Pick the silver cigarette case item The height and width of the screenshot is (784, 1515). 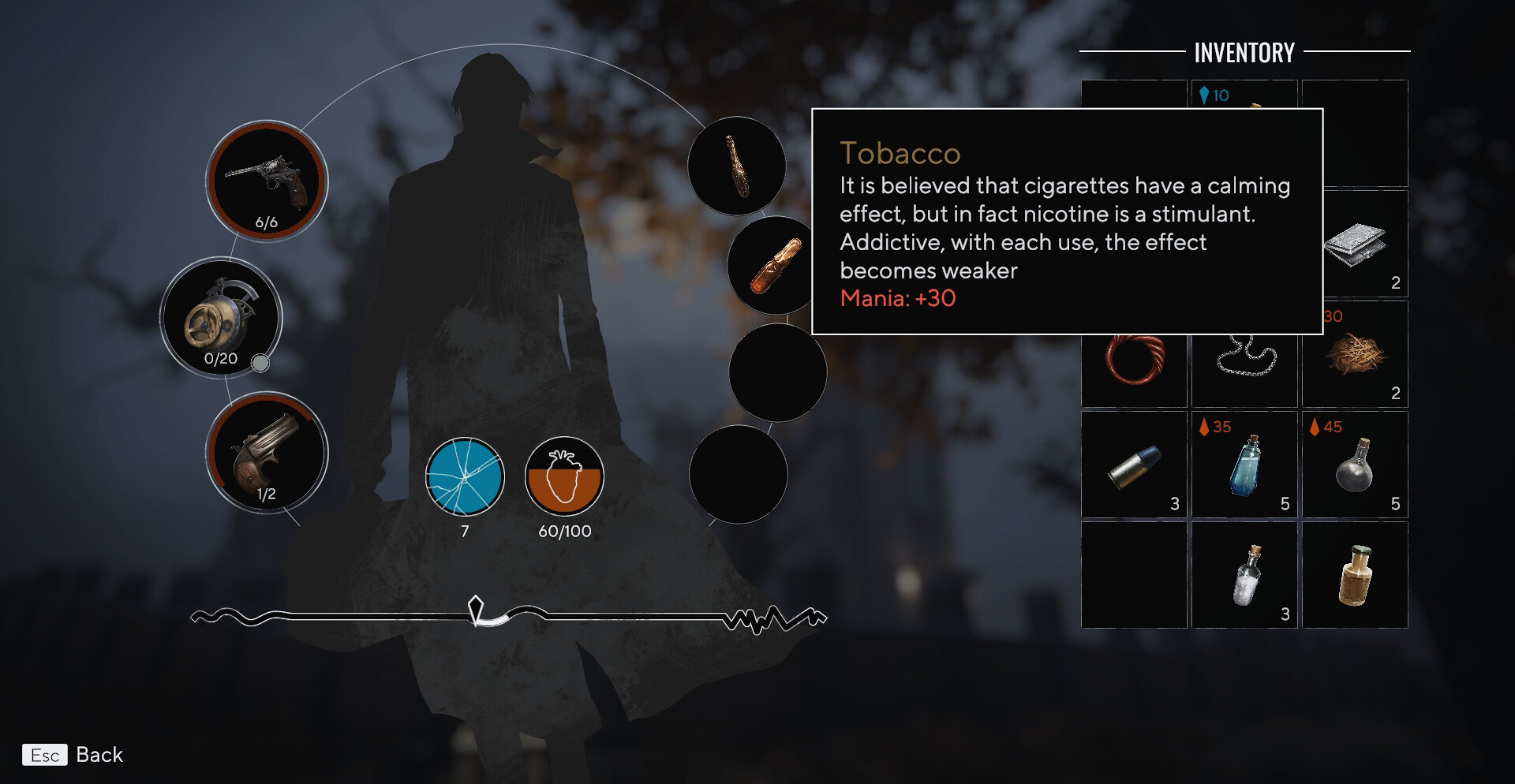point(1356,244)
